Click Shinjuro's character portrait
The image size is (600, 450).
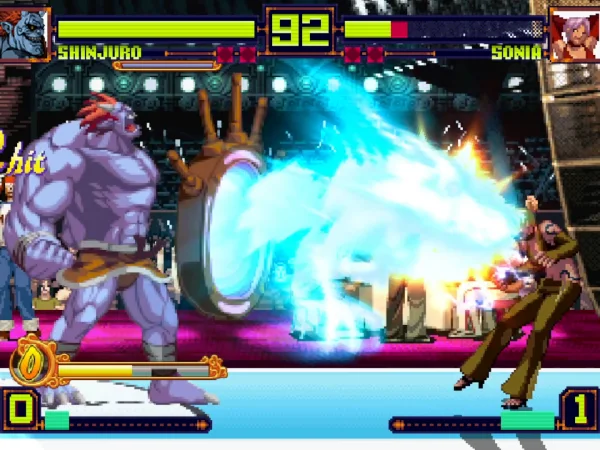(x=24, y=32)
